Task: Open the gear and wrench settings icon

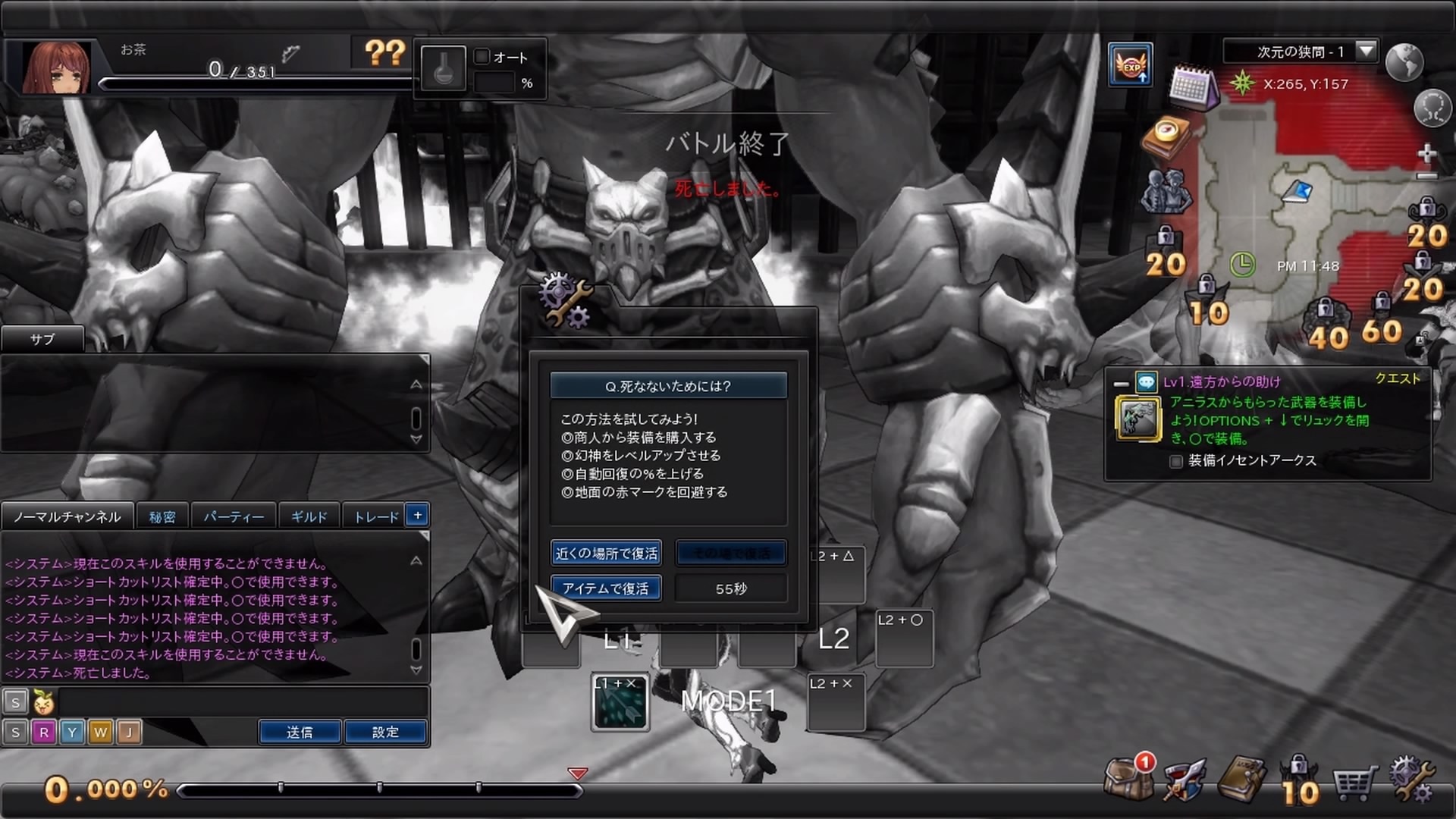Action: tap(1411, 780)
